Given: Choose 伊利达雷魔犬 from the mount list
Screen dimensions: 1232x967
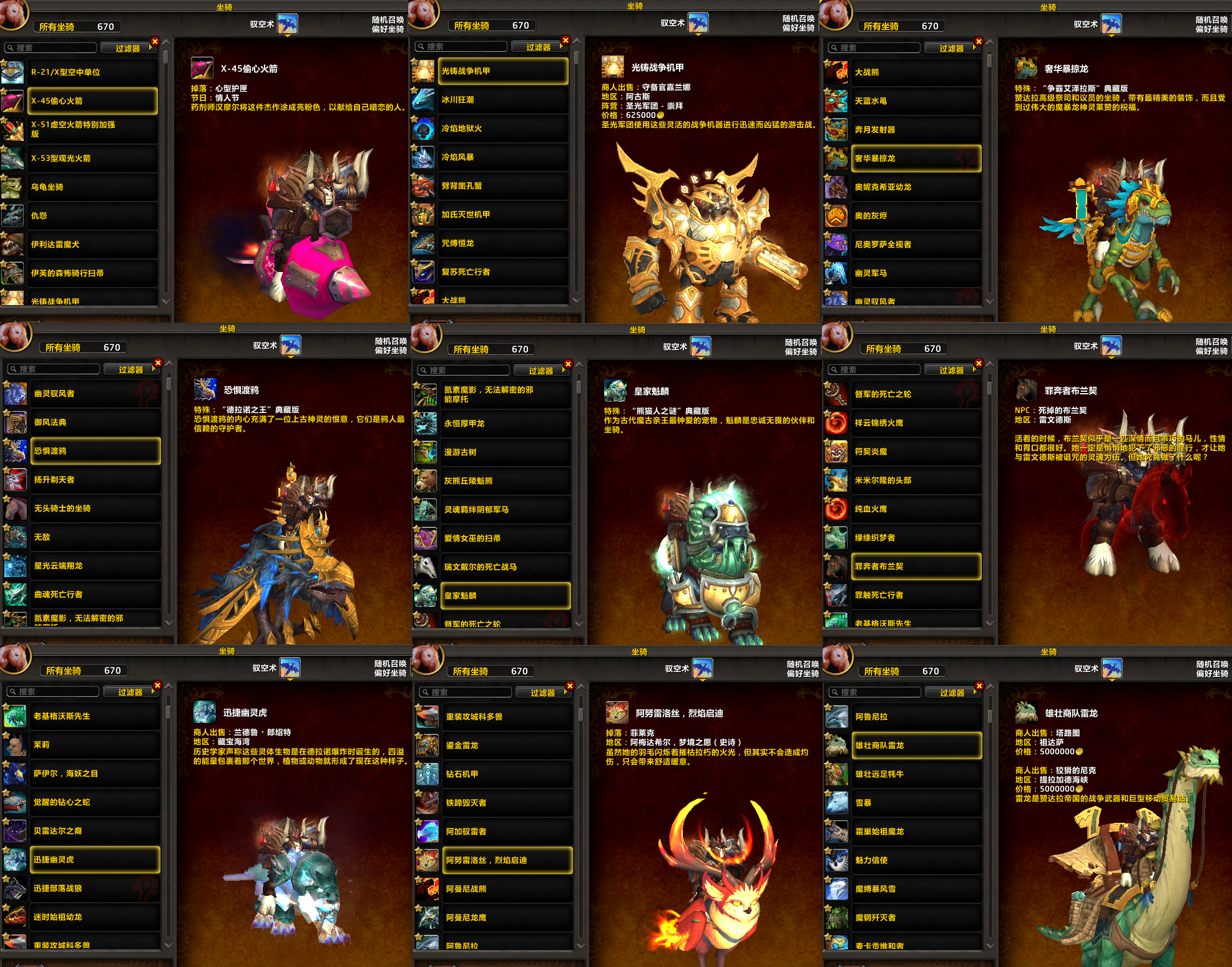Looking at the screenshot, I should [92, 245].
